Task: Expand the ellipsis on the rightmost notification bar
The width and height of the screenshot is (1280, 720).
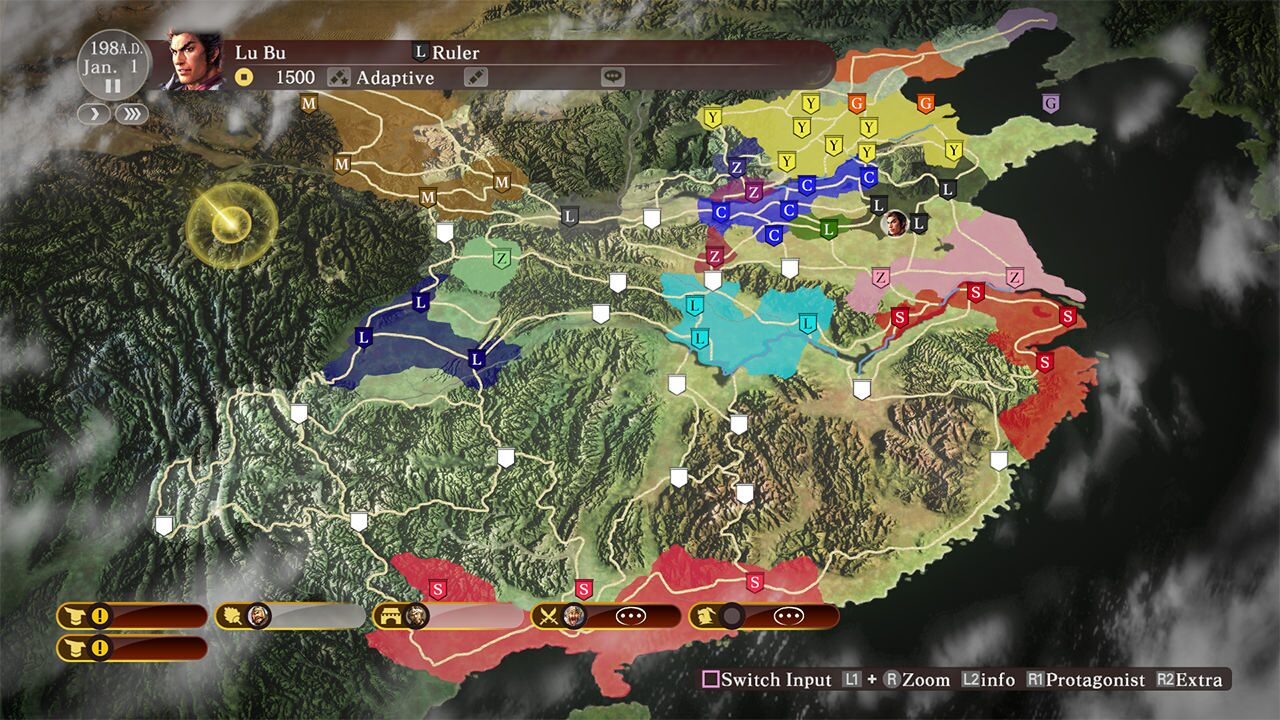Action: pos(788,617)
